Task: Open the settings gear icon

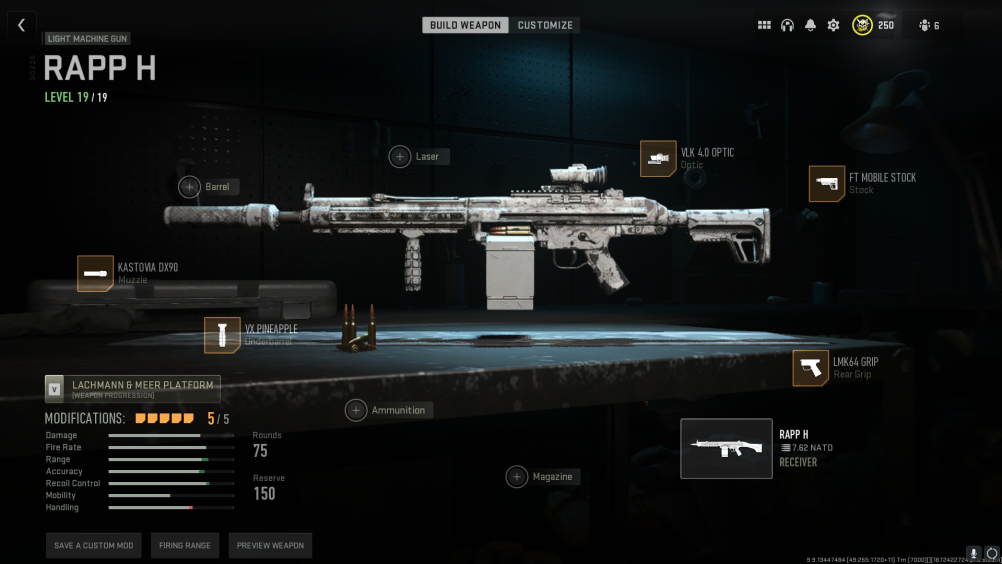Action: [833, 25]
